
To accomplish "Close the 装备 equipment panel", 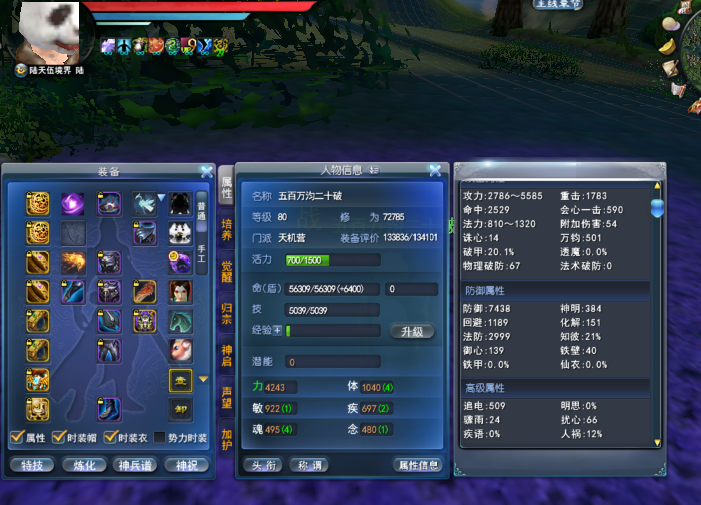I will (207, 171).
